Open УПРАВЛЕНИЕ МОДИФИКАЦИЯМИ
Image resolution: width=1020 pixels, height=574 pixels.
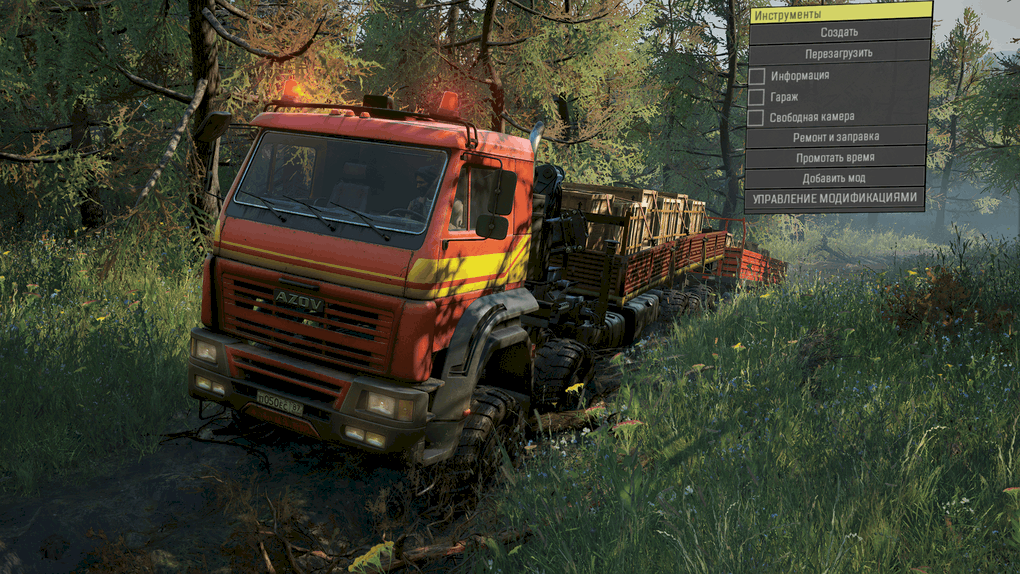[x=835, y=199]
